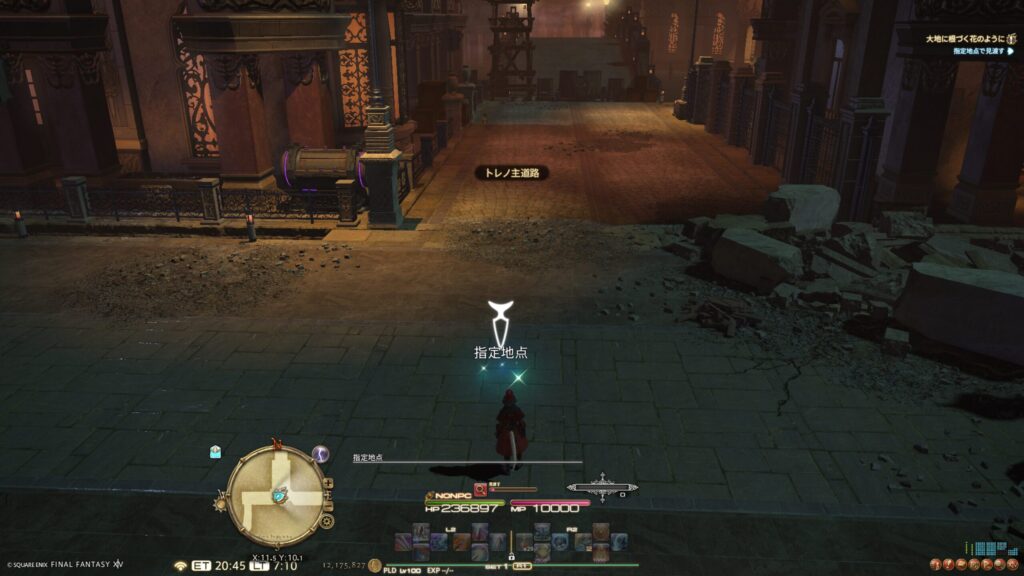1024x576 pixels.
Task: Click the purple weather orb on minimap
Action: click(321, 454)
